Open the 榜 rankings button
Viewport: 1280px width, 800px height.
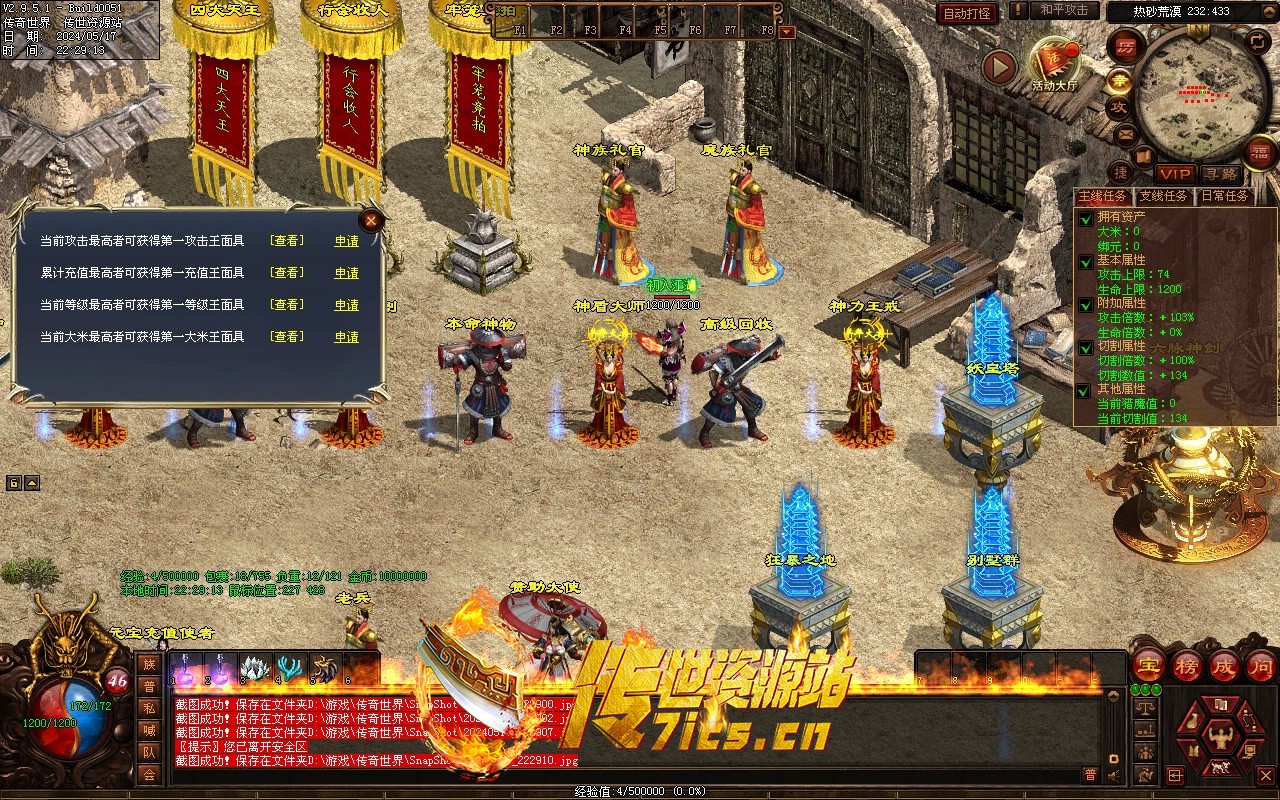(x=1187, y=664)
